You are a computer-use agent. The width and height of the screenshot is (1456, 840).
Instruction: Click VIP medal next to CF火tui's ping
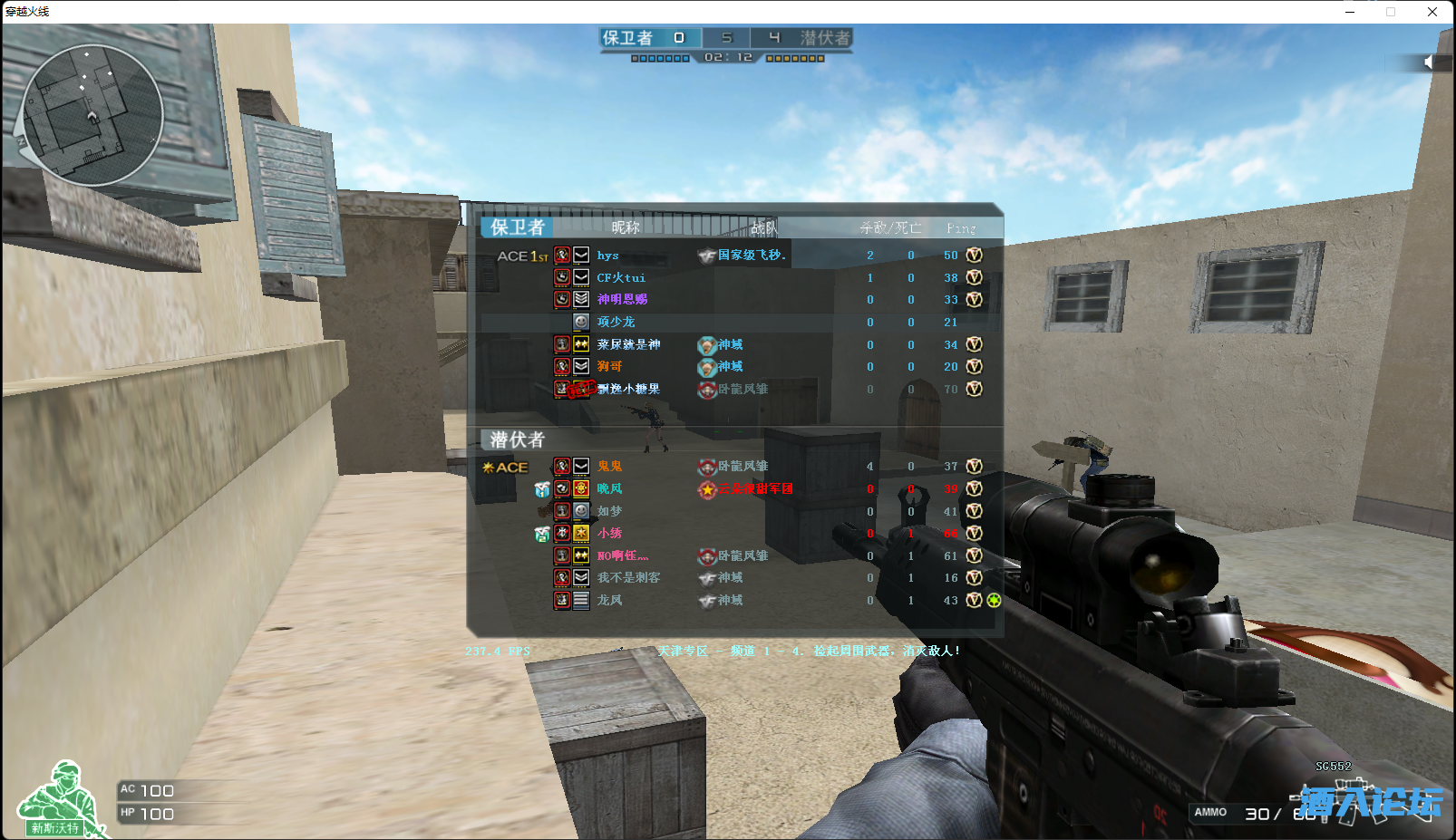tap(973, 278)
